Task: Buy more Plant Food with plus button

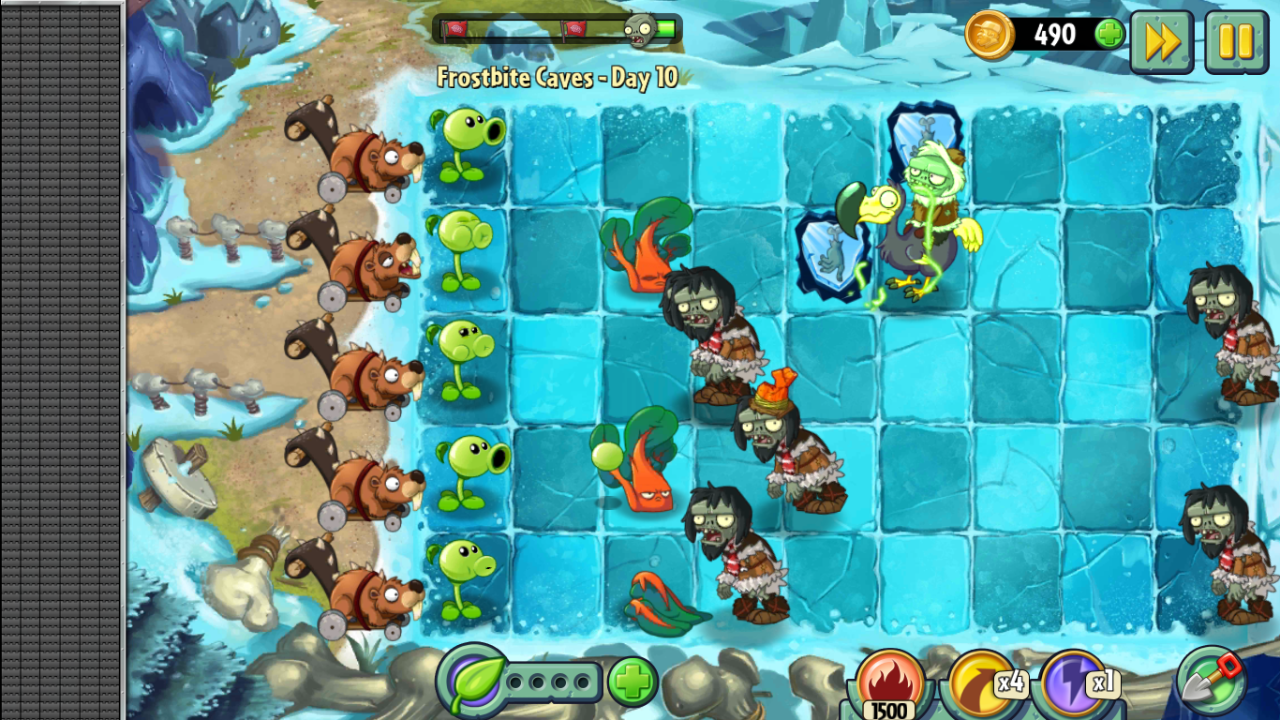Action: [x=632, y=682]
